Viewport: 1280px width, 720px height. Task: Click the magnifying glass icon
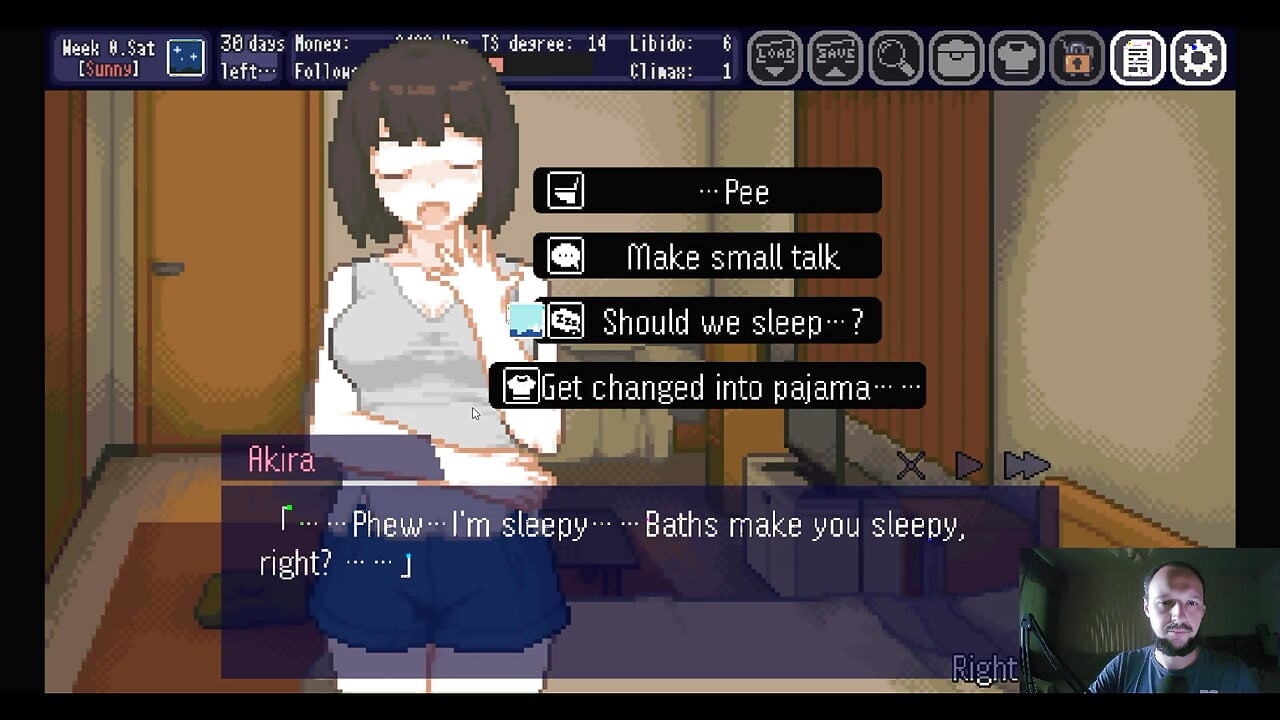tap(895, 59)
